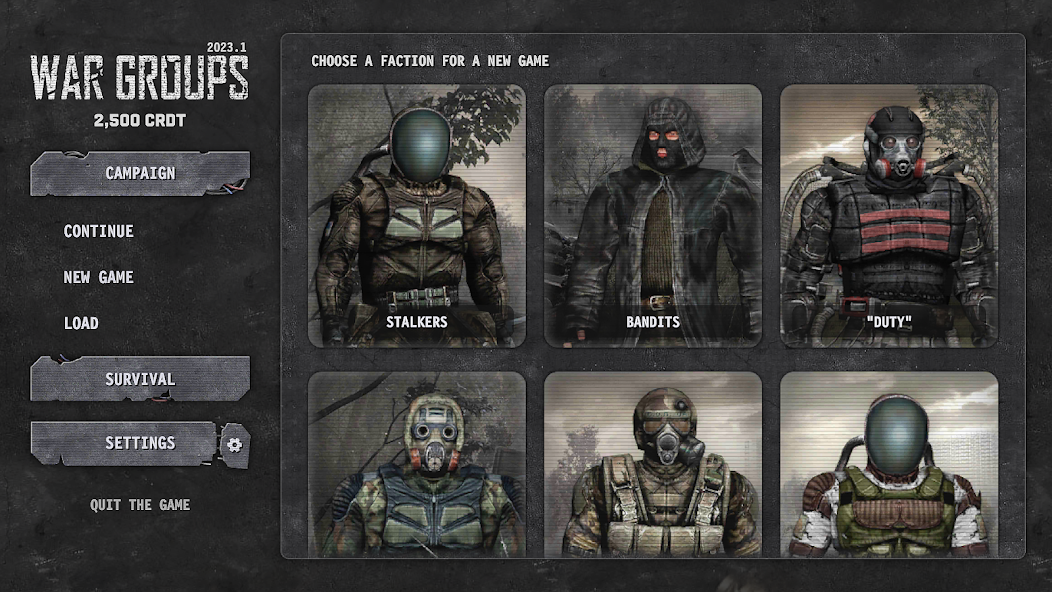1052x592 pixels.
Task: Start a New Game
Action: coord(98,277)
